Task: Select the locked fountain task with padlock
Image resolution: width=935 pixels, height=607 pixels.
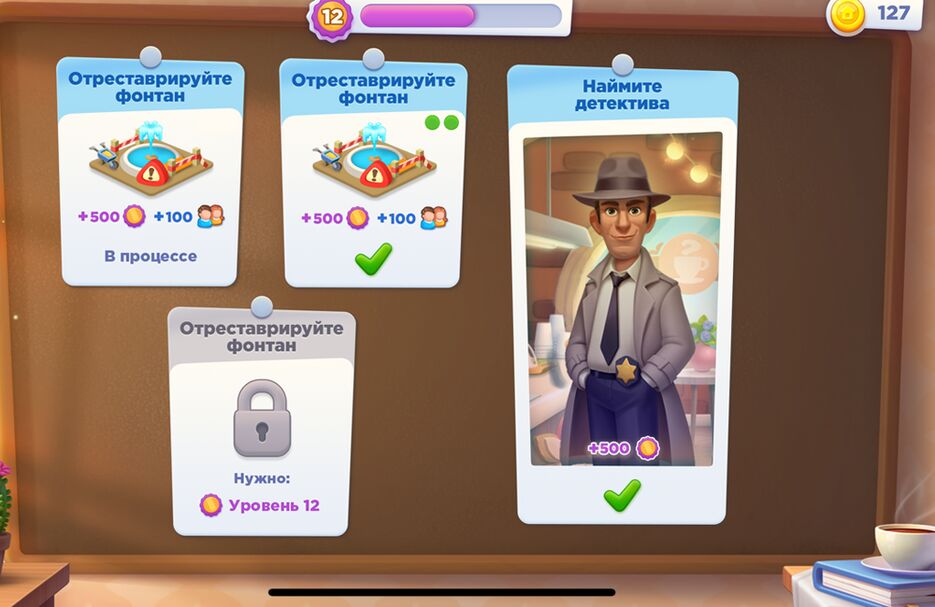Action: [262, 420]
